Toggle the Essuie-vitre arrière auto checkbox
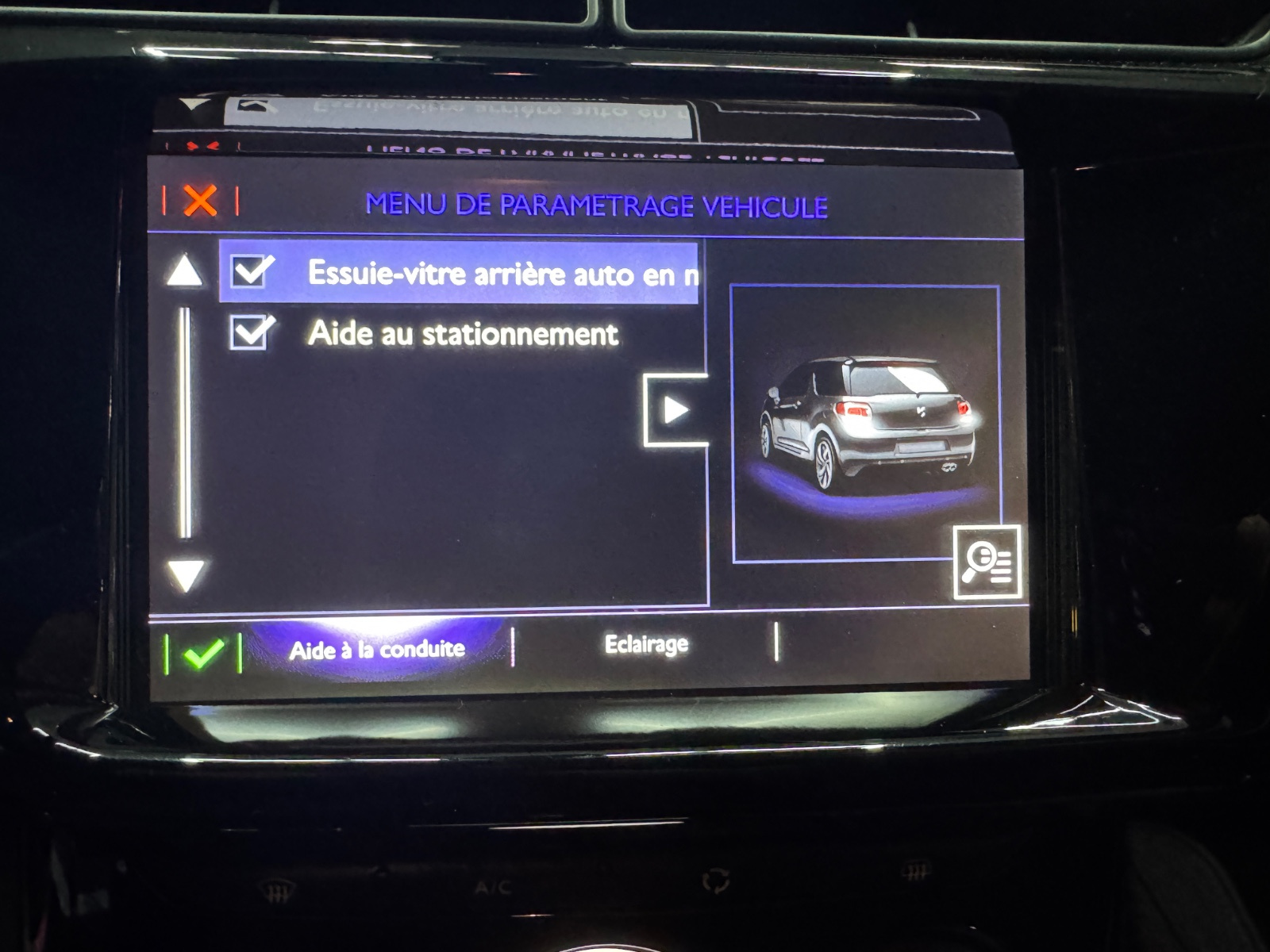1270x952 pixels. (x=251, y=271)
